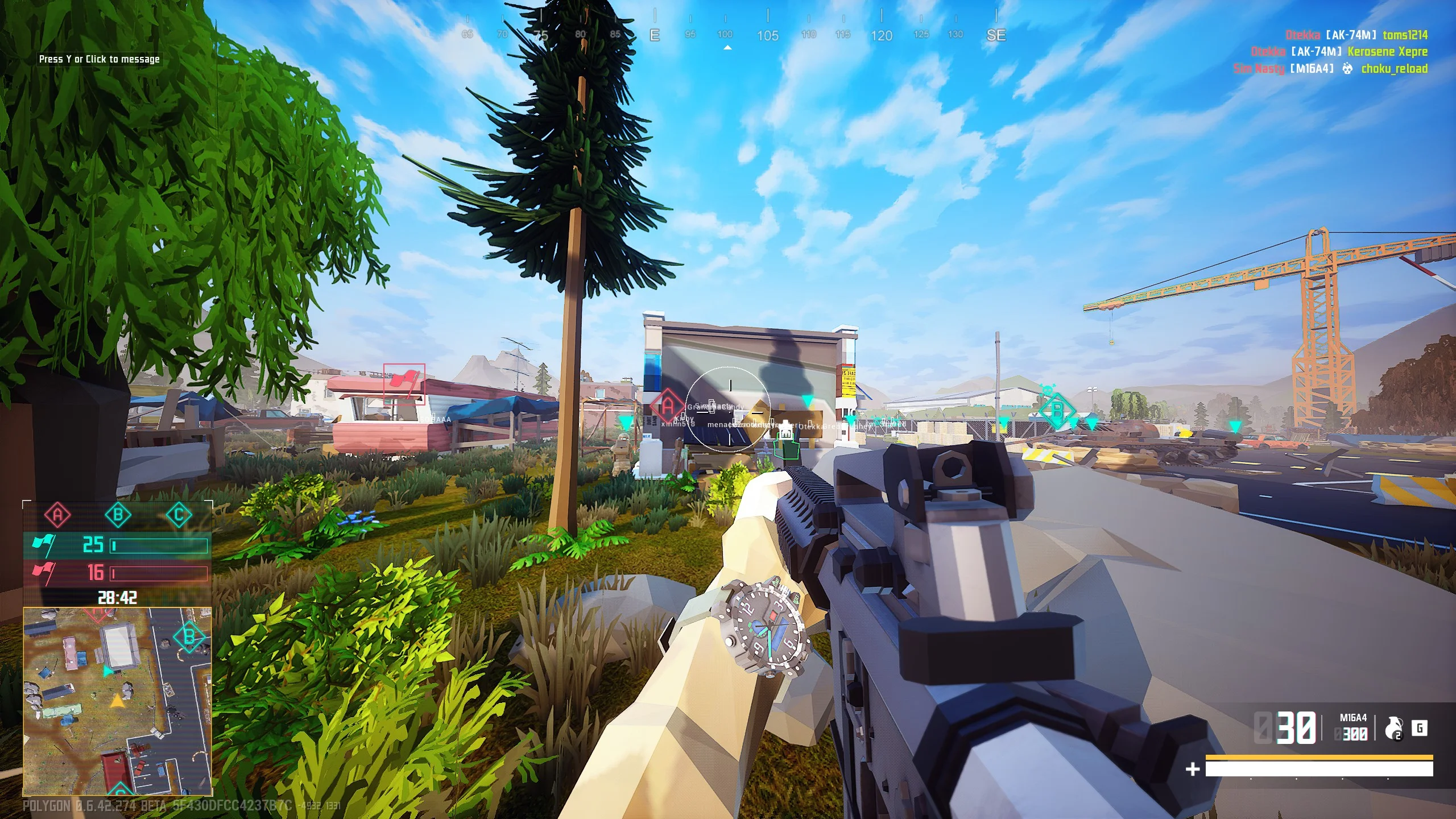1456x819 pixels.
Task: Select objective C in the capture panel
Action: [x=179, y=515]
